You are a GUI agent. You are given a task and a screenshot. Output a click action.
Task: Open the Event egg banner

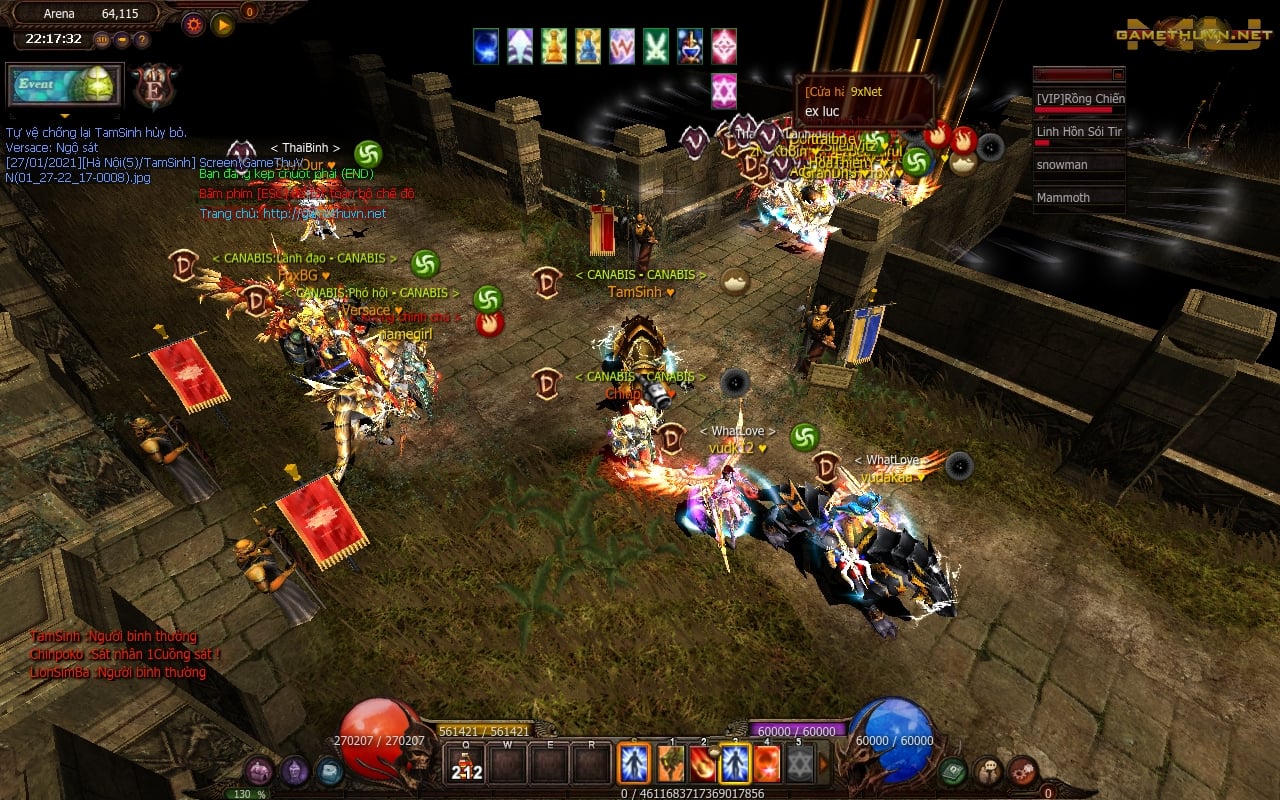pyautogui.click(x=65, y=85)
